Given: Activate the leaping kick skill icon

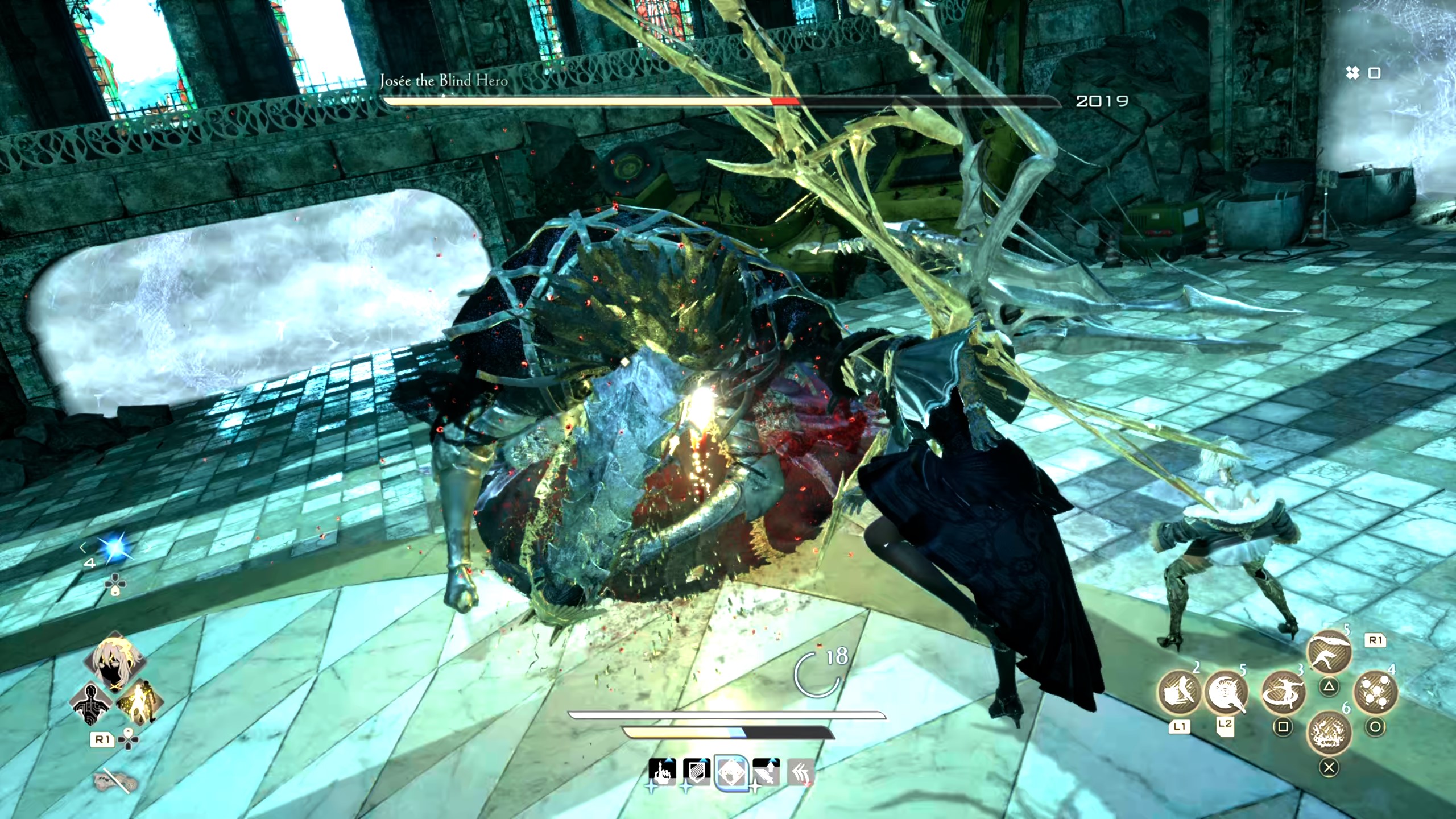Looking at the screenshot, I should click(x=1329, y=652).
